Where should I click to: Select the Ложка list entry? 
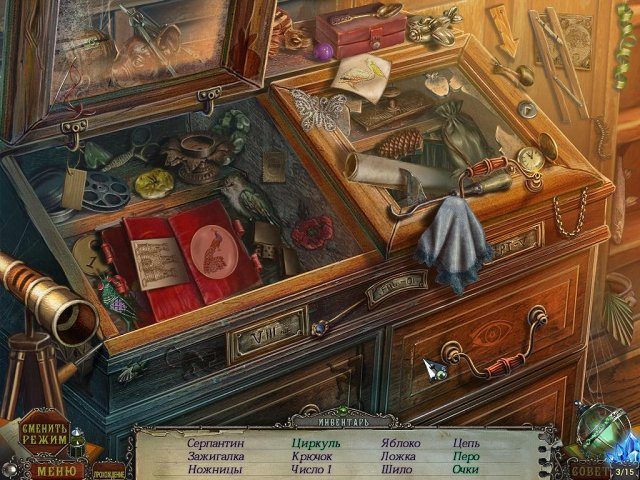click(x=398, y=455)
